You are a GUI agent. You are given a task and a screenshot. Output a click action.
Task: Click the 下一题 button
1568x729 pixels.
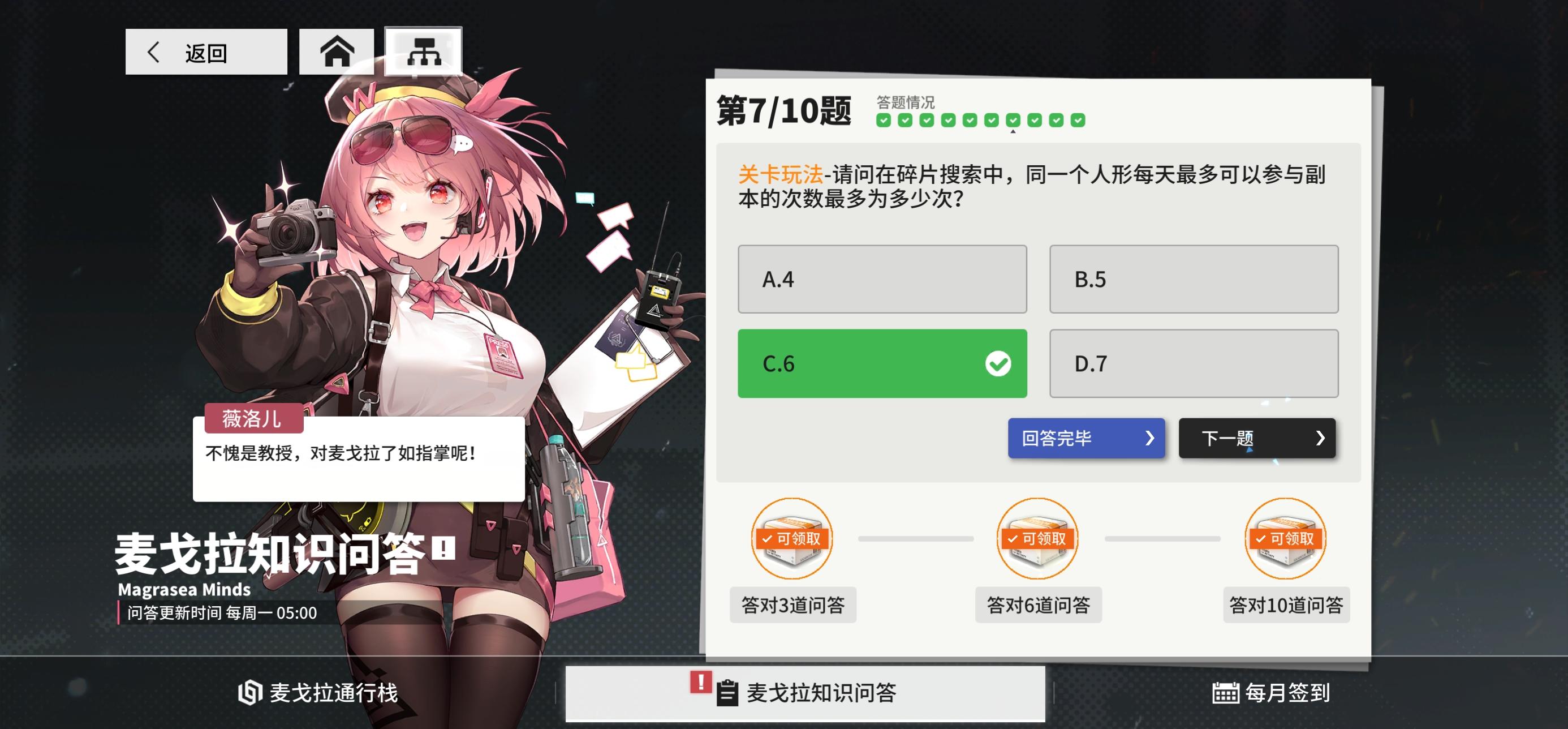point(1257,438)
